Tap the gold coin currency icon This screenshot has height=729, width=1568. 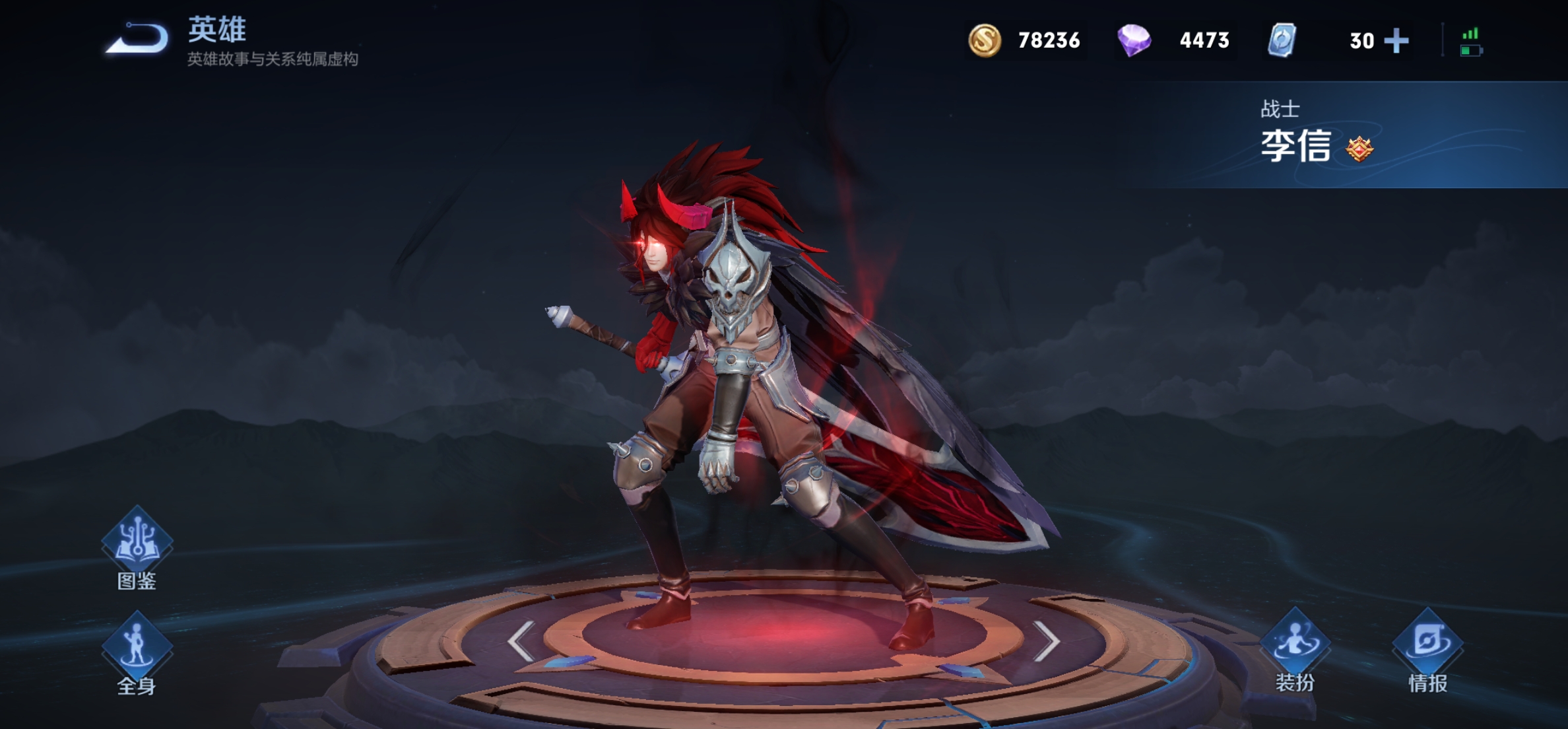984,40
